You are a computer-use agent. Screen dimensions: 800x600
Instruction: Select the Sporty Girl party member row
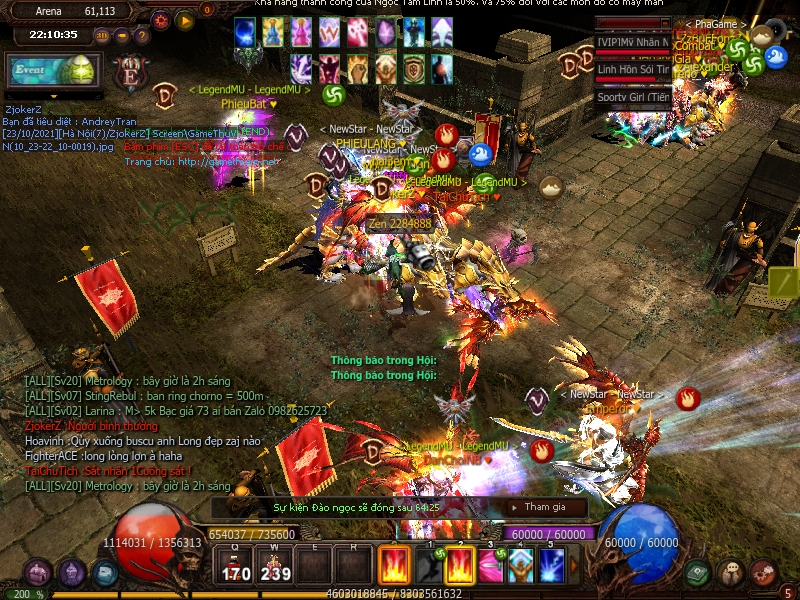pos(633,97)
